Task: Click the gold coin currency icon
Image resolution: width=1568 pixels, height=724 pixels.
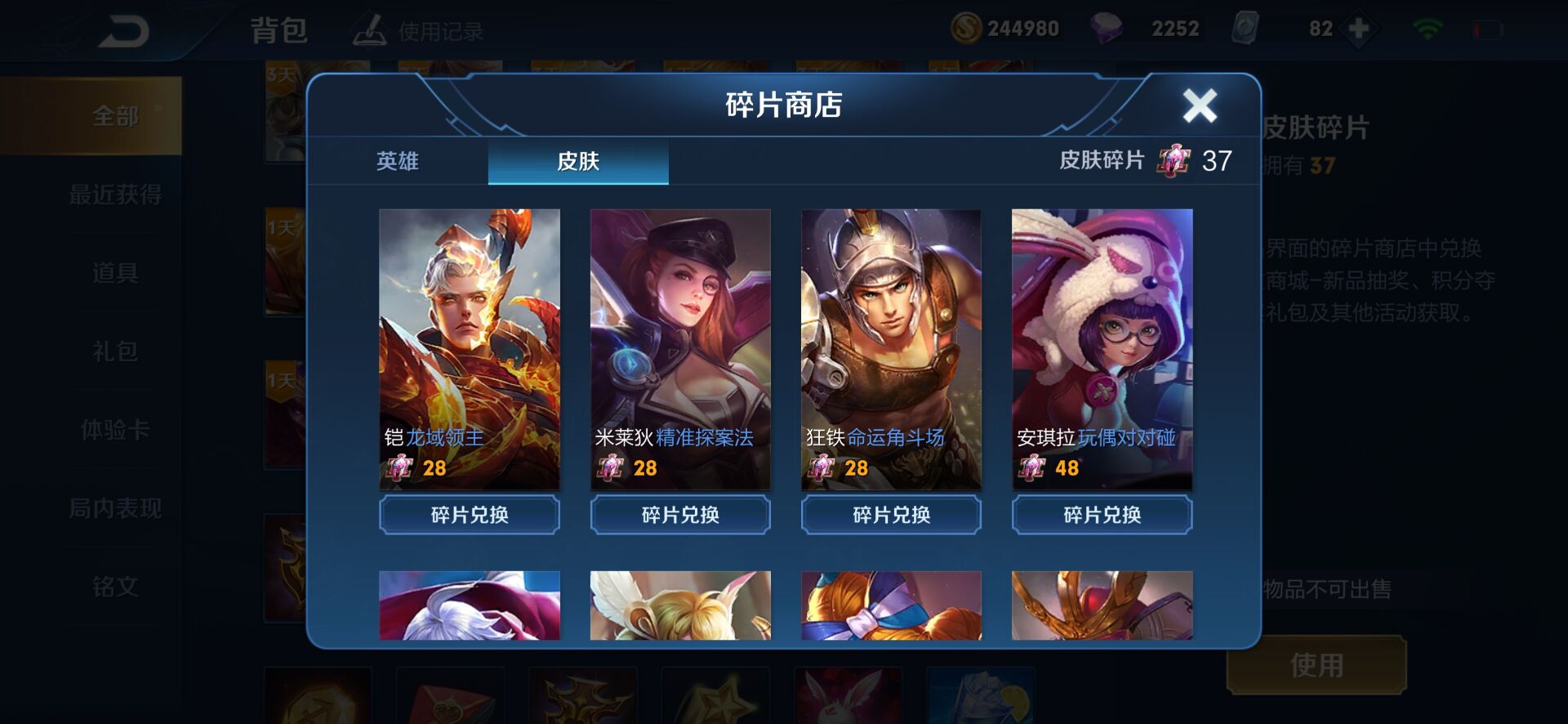Action: click(x=965, y=27)
